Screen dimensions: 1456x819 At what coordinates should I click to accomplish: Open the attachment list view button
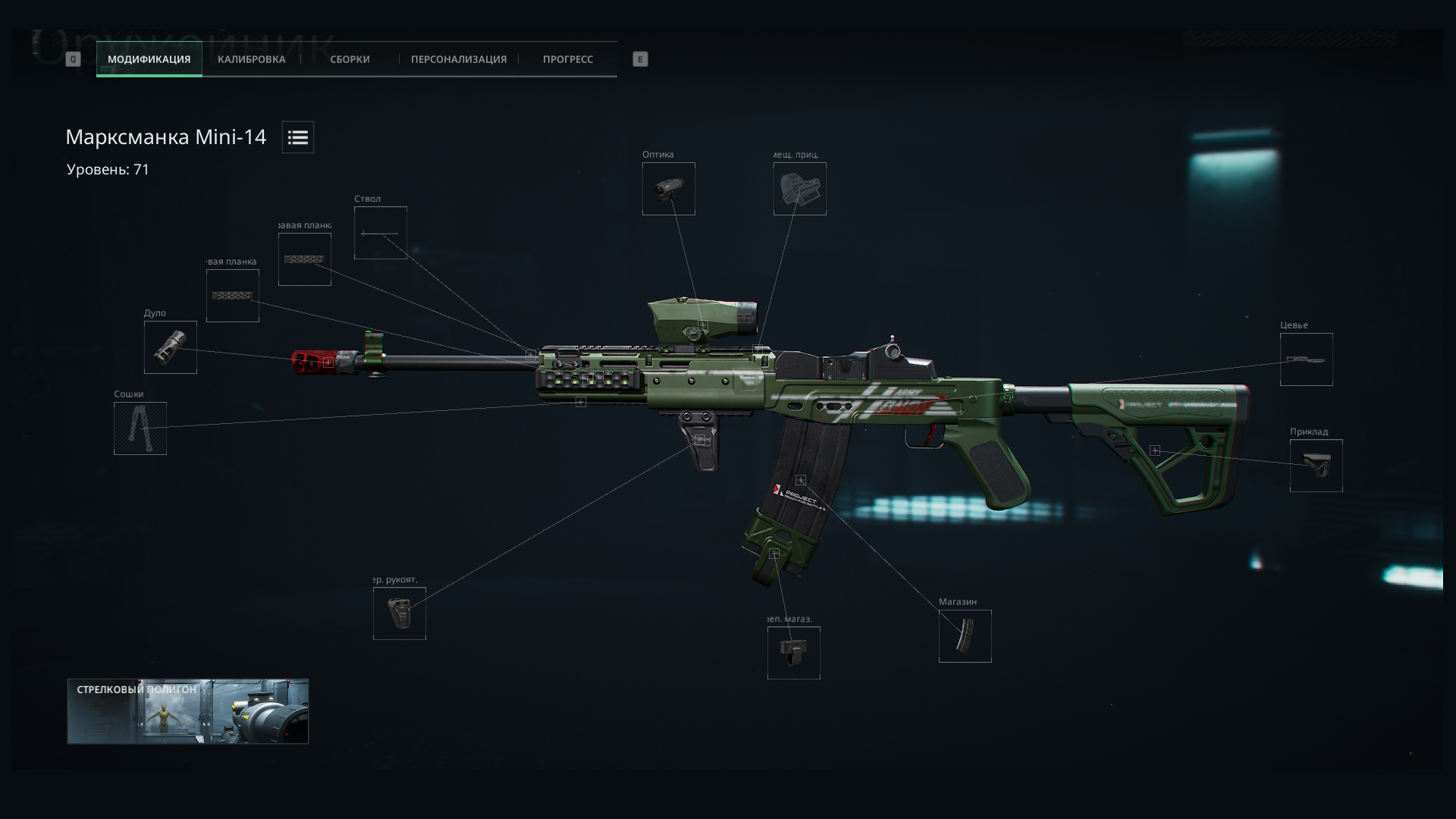click(298, 137)
